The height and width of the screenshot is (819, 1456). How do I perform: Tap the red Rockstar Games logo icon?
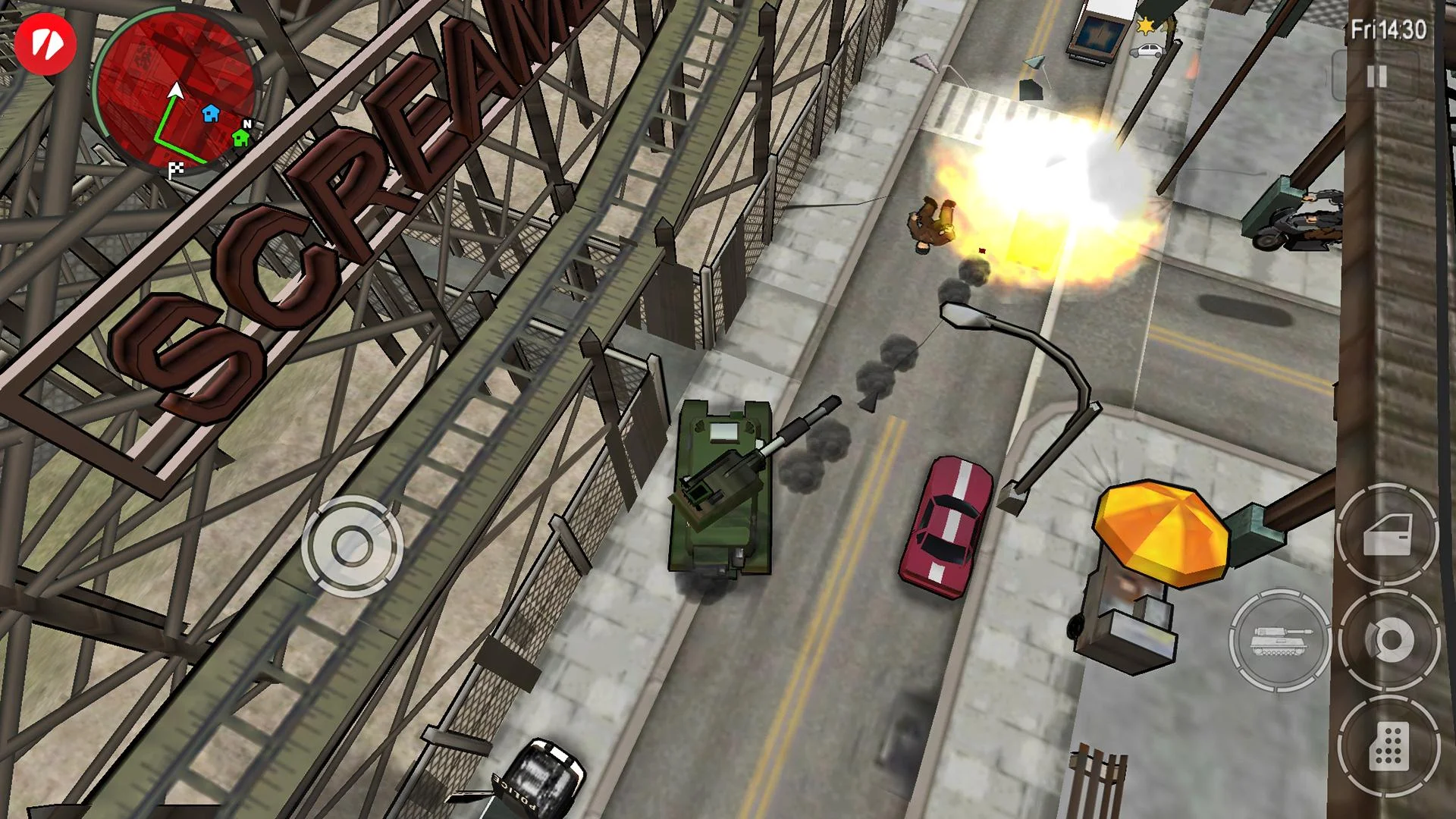pyautogui.click(x=45, y=45)
